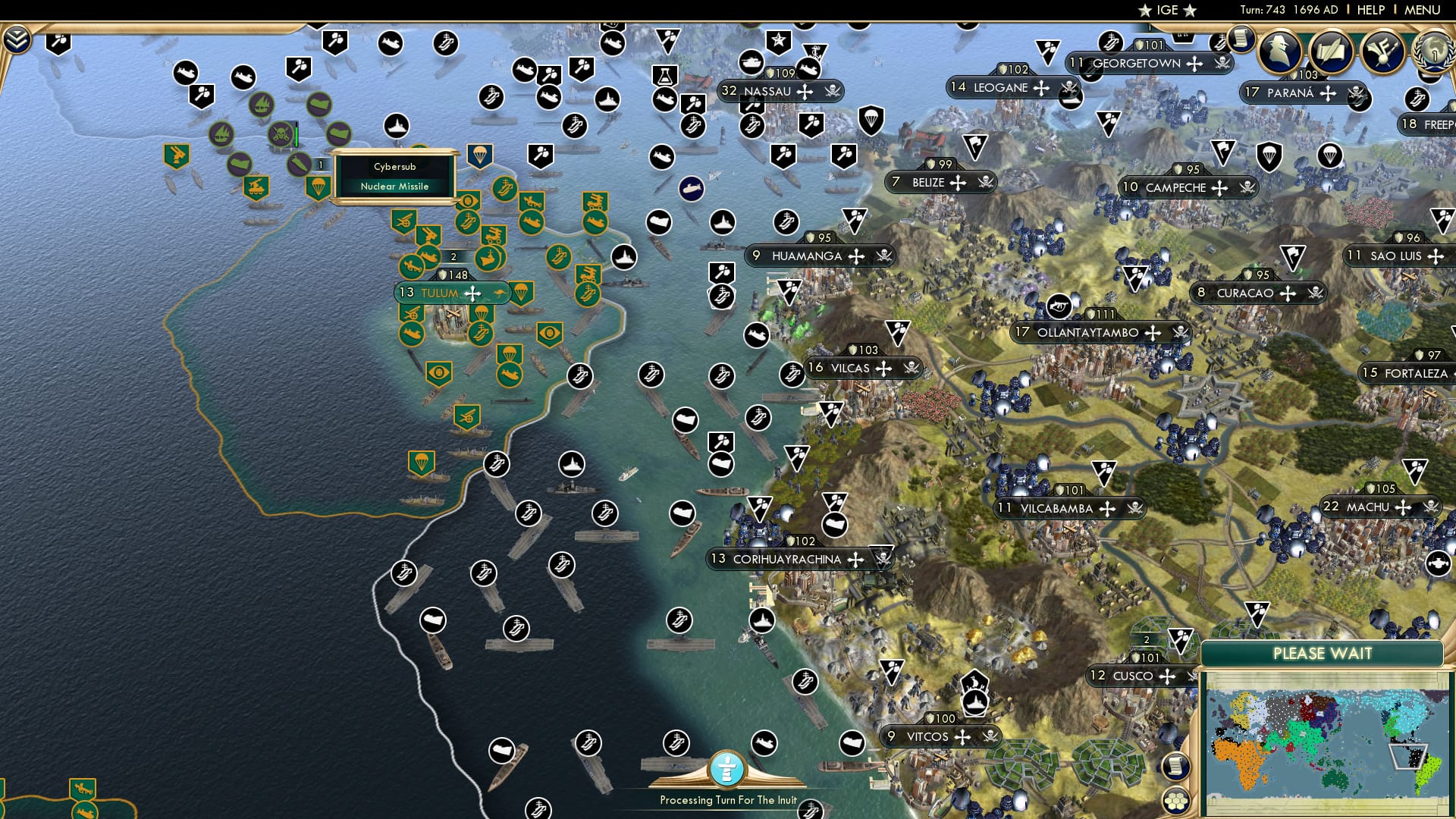The height and width of the screenshot is (819, 1456).
Task: Expand the Cybersub unit info popup
Action: point(397,174)
